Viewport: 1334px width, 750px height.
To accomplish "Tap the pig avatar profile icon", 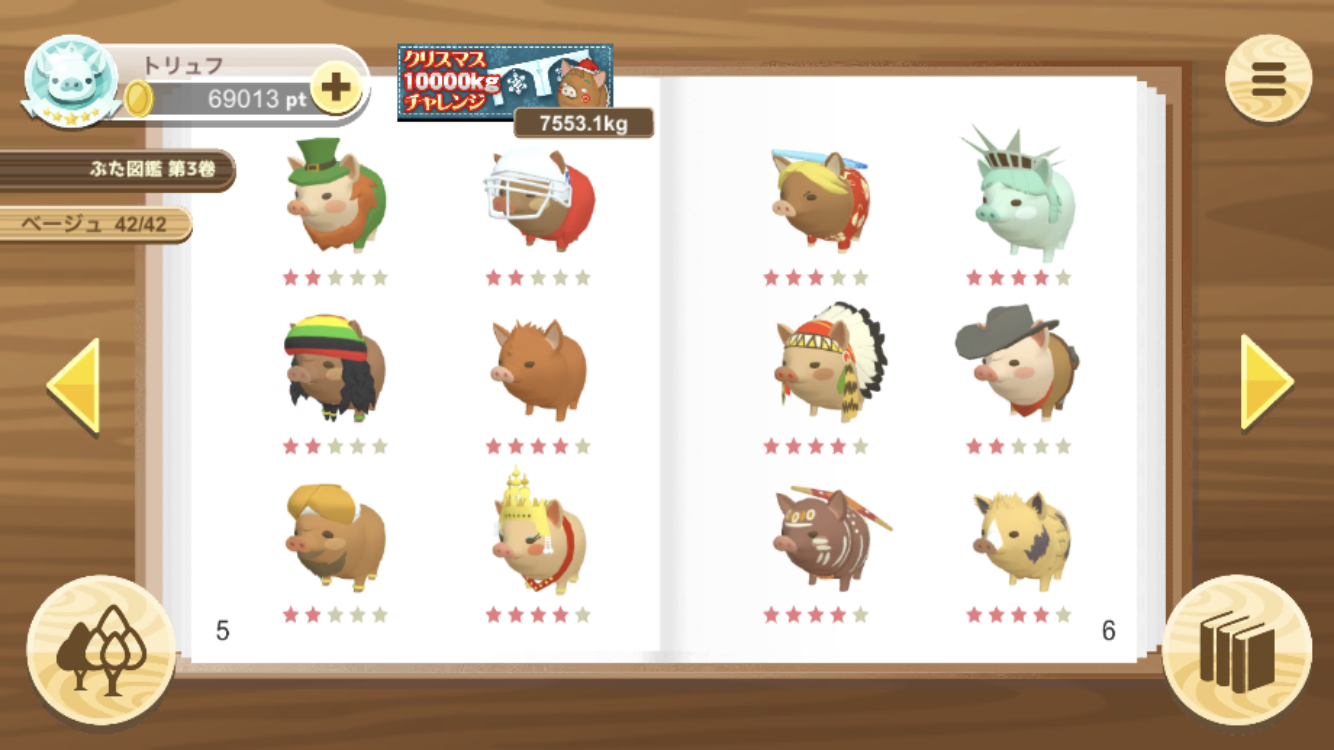I will point(71,80).
